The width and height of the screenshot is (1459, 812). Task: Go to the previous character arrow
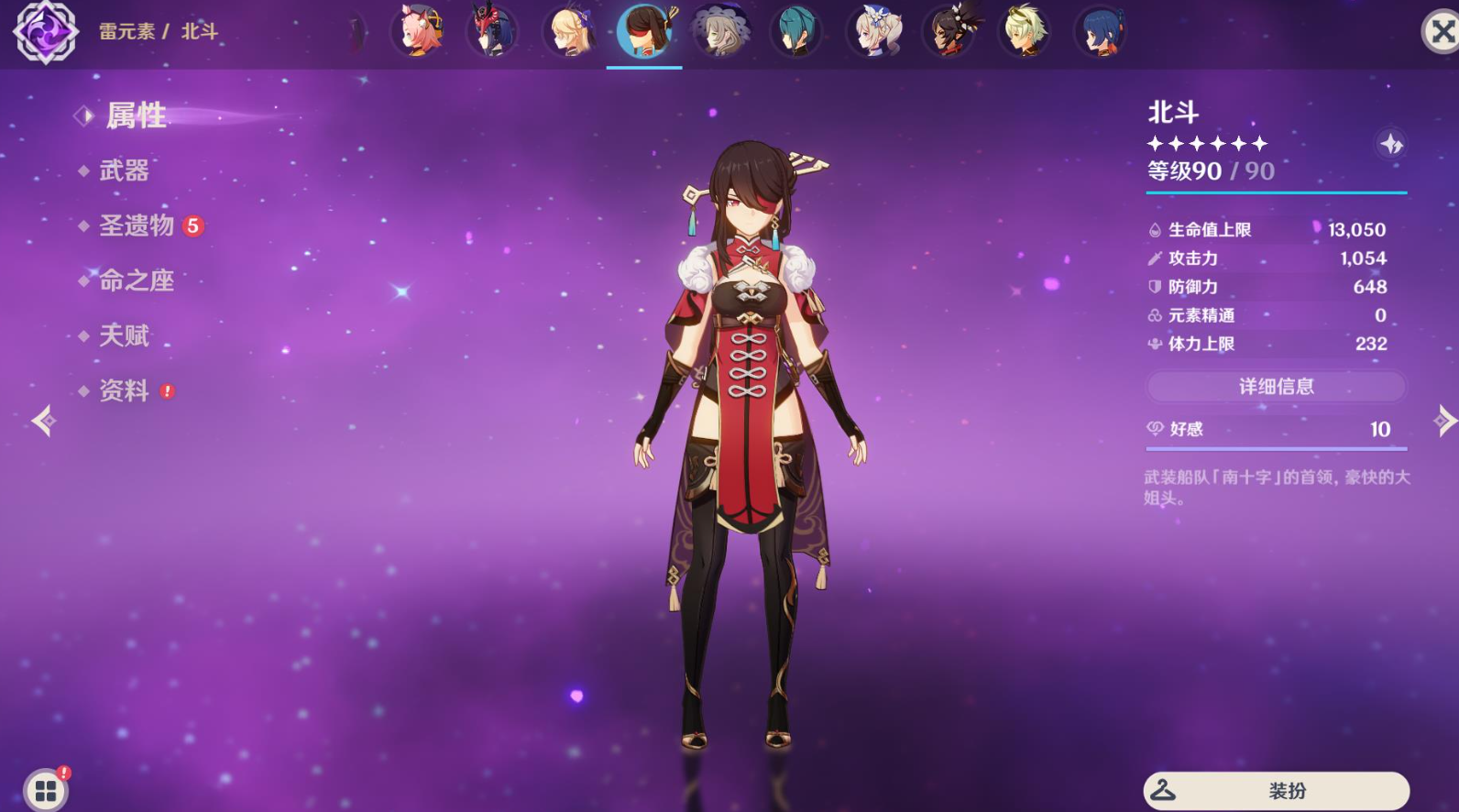click(x=43, y=421)
